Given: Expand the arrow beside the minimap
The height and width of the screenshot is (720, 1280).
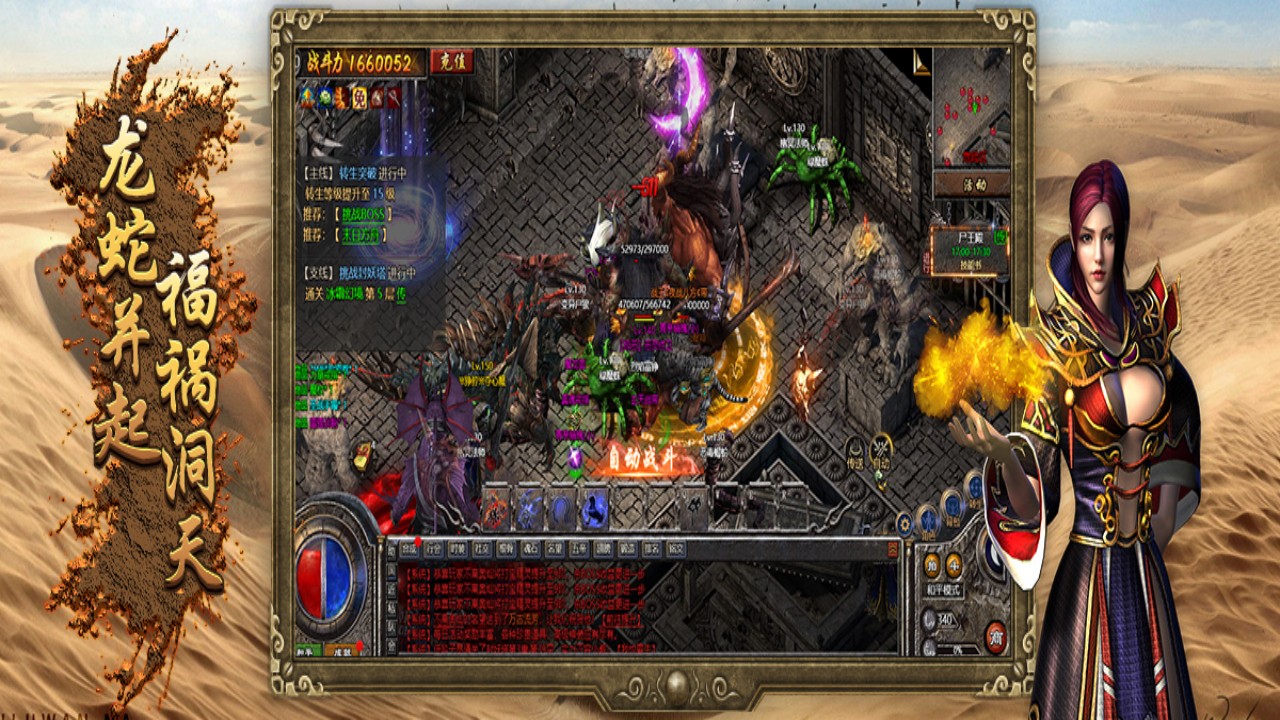Looking at the screenshot, I should pos(922,64).
